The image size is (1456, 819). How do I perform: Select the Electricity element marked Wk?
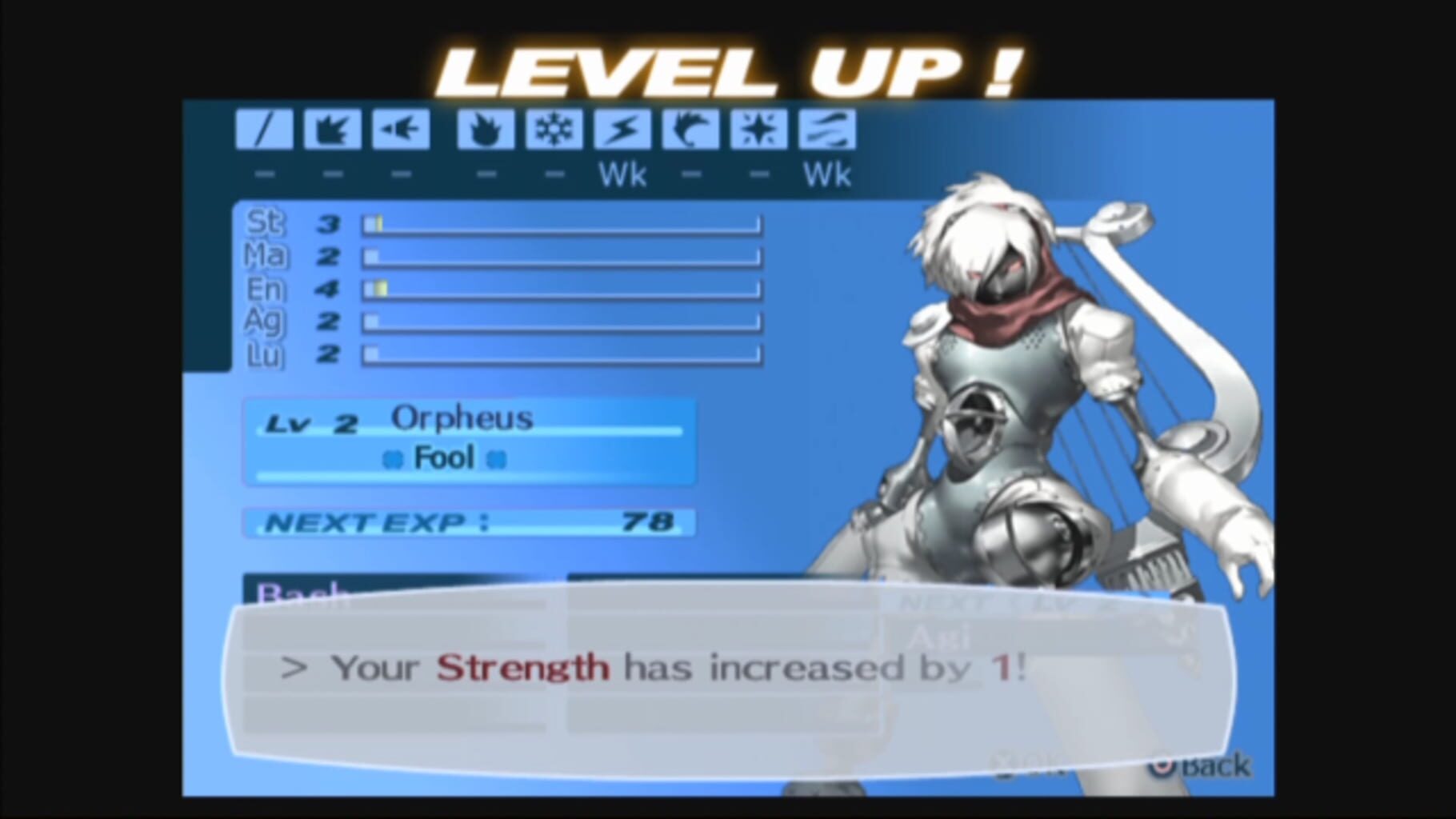[622, 130]
